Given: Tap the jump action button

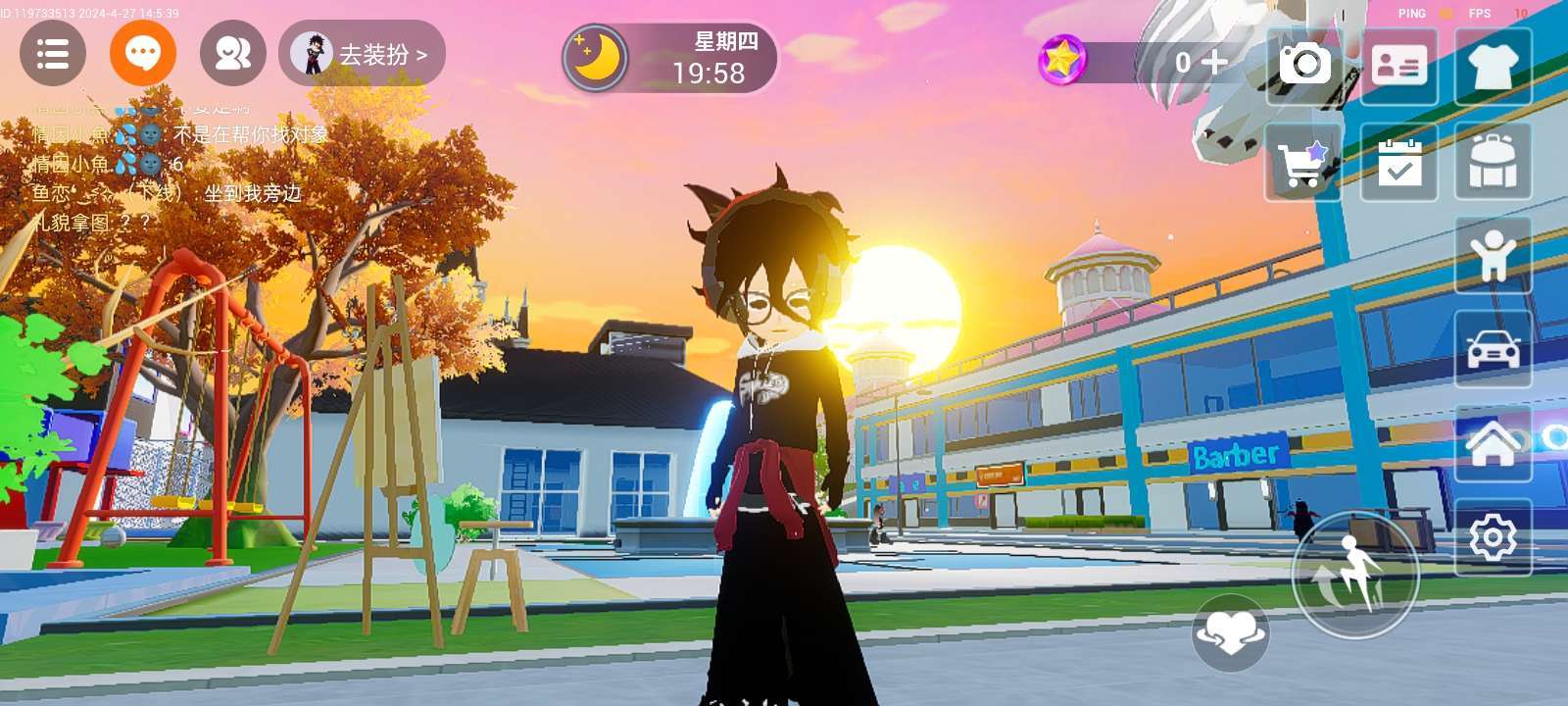Looking at the screenshot, I should 1354,575.
